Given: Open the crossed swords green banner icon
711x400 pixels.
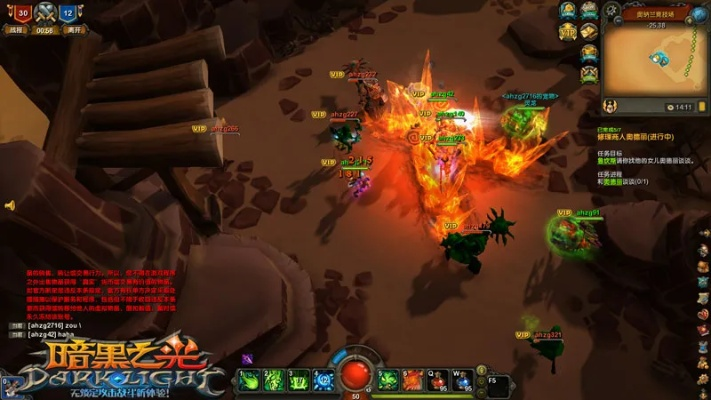Looking at the screenshot, I should [x=590, y=74].
